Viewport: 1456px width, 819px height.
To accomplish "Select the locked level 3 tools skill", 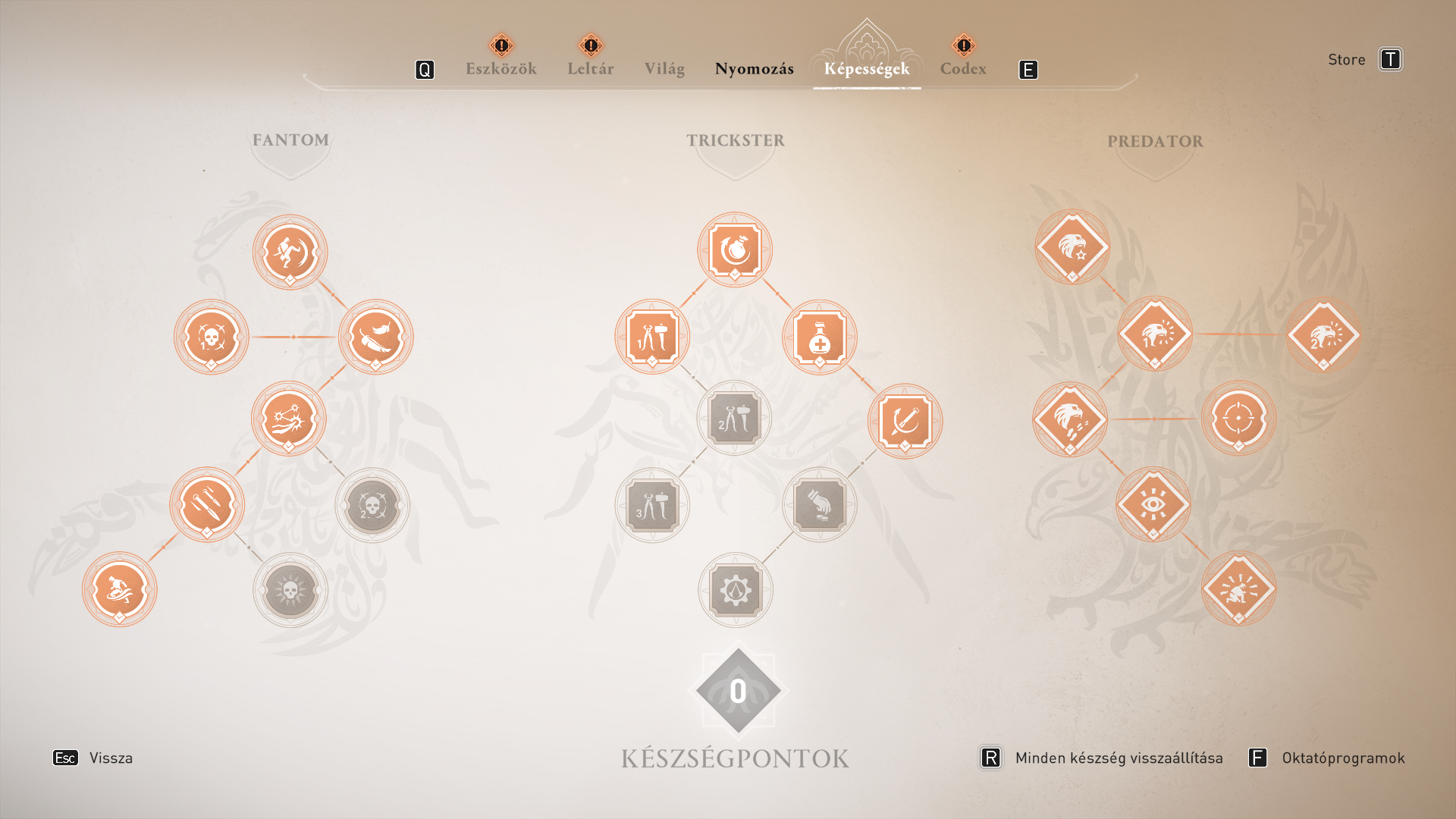I will [652, 505].
